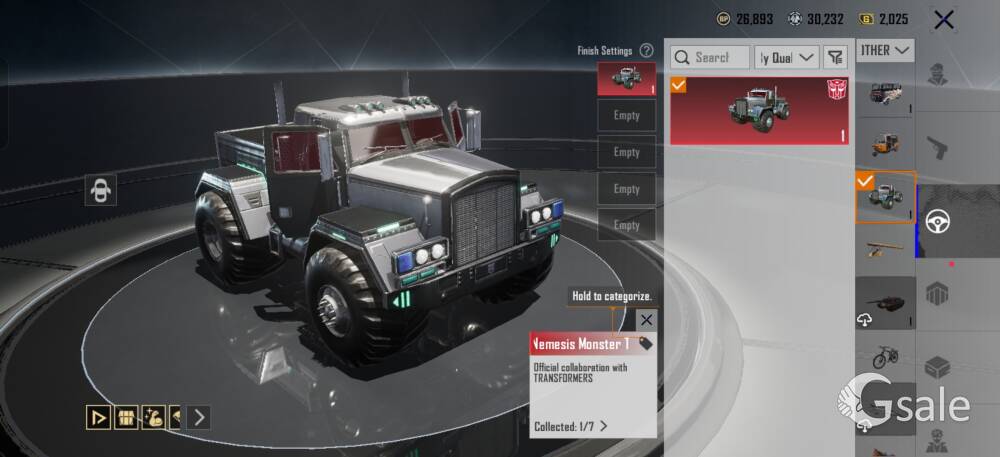This screenshot has width=1000, height=457.
Task: Open the treasure crate icon
Action: [126, 417]
